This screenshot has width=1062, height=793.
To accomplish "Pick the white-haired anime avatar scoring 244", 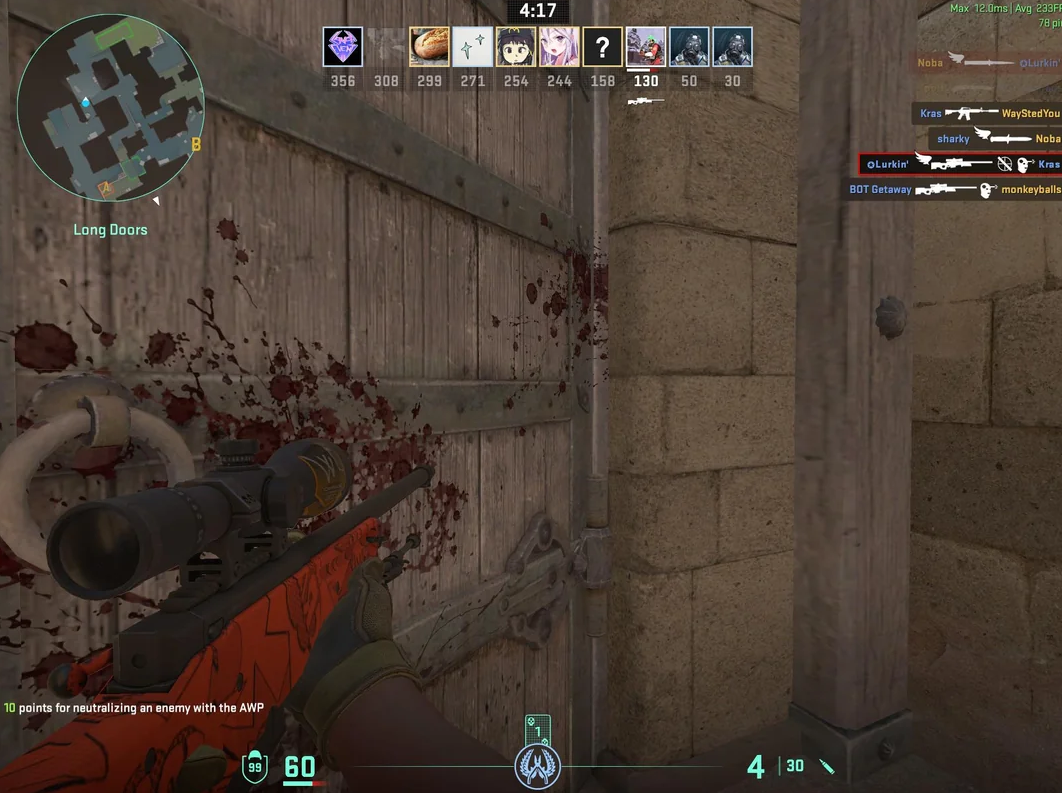I will pyautogui.click(x=559, y=47).
